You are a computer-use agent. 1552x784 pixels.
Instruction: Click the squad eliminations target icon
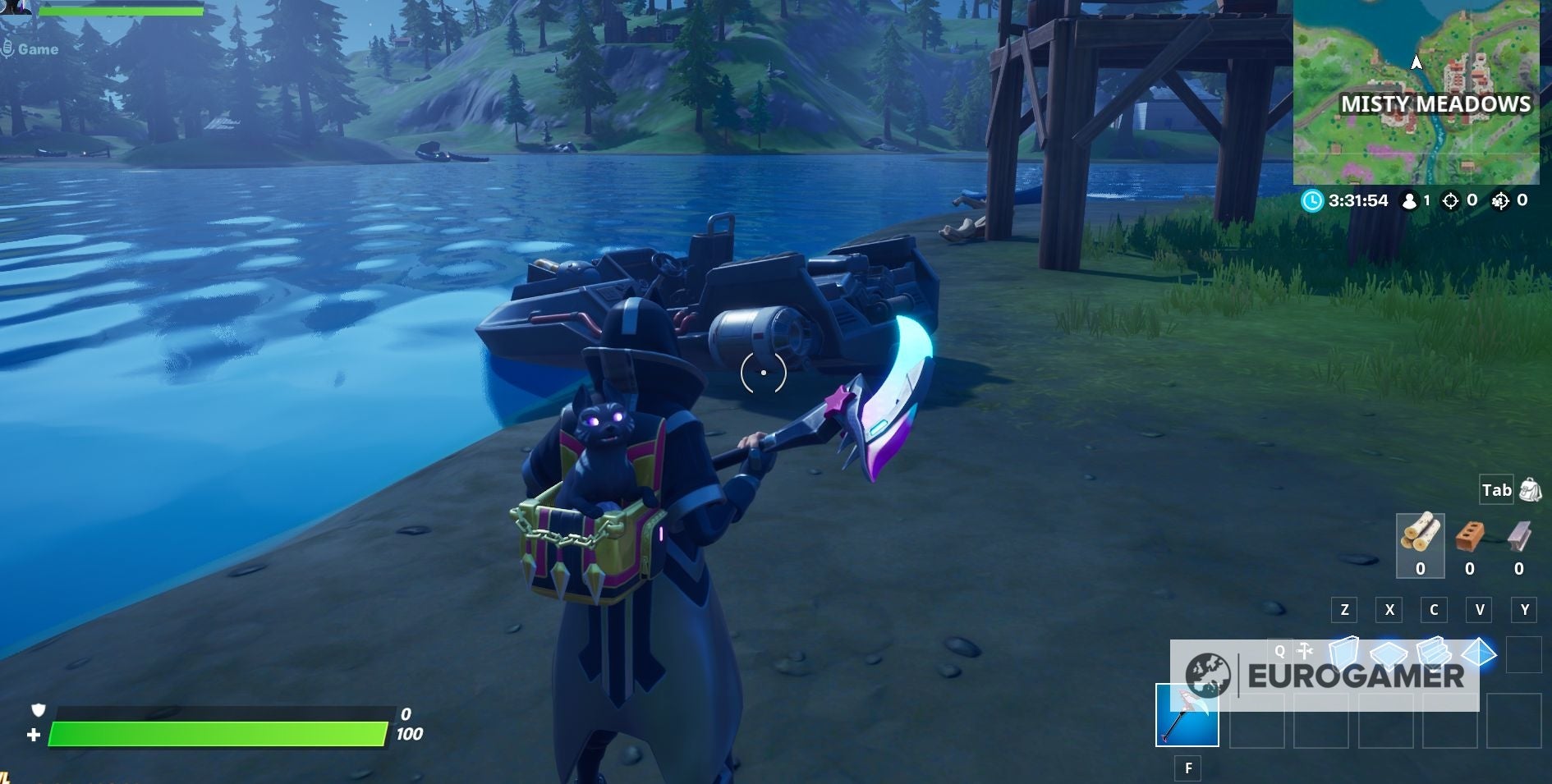click(1499, 200)
